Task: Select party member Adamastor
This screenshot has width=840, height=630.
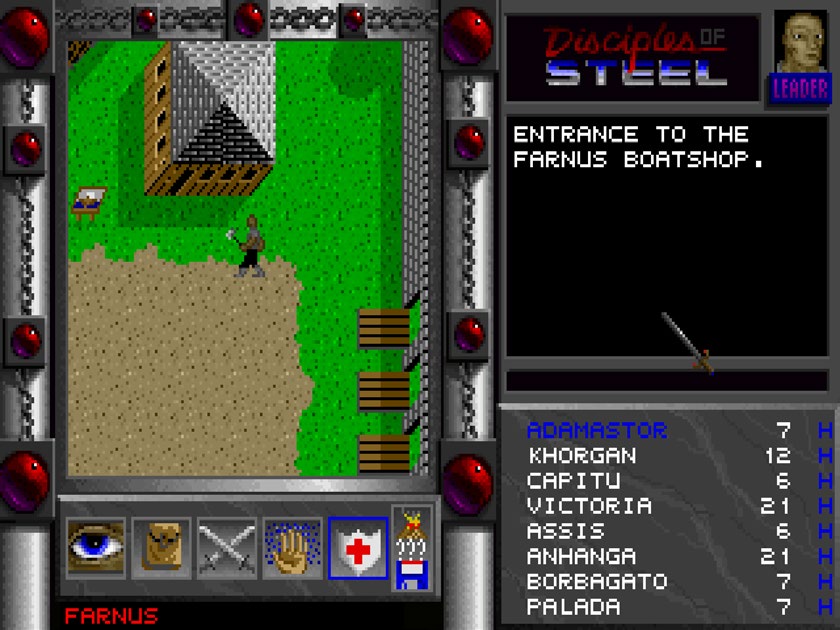Action: pyautogui.click(x=596, y=431)
